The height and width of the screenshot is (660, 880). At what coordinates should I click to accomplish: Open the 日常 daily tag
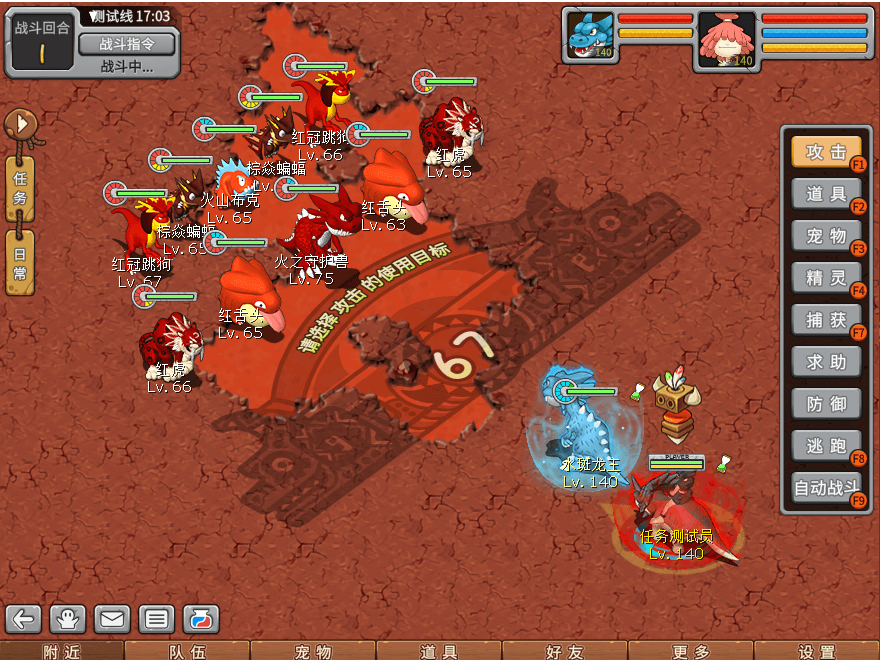pyautogui.click(x=20, y=262)
